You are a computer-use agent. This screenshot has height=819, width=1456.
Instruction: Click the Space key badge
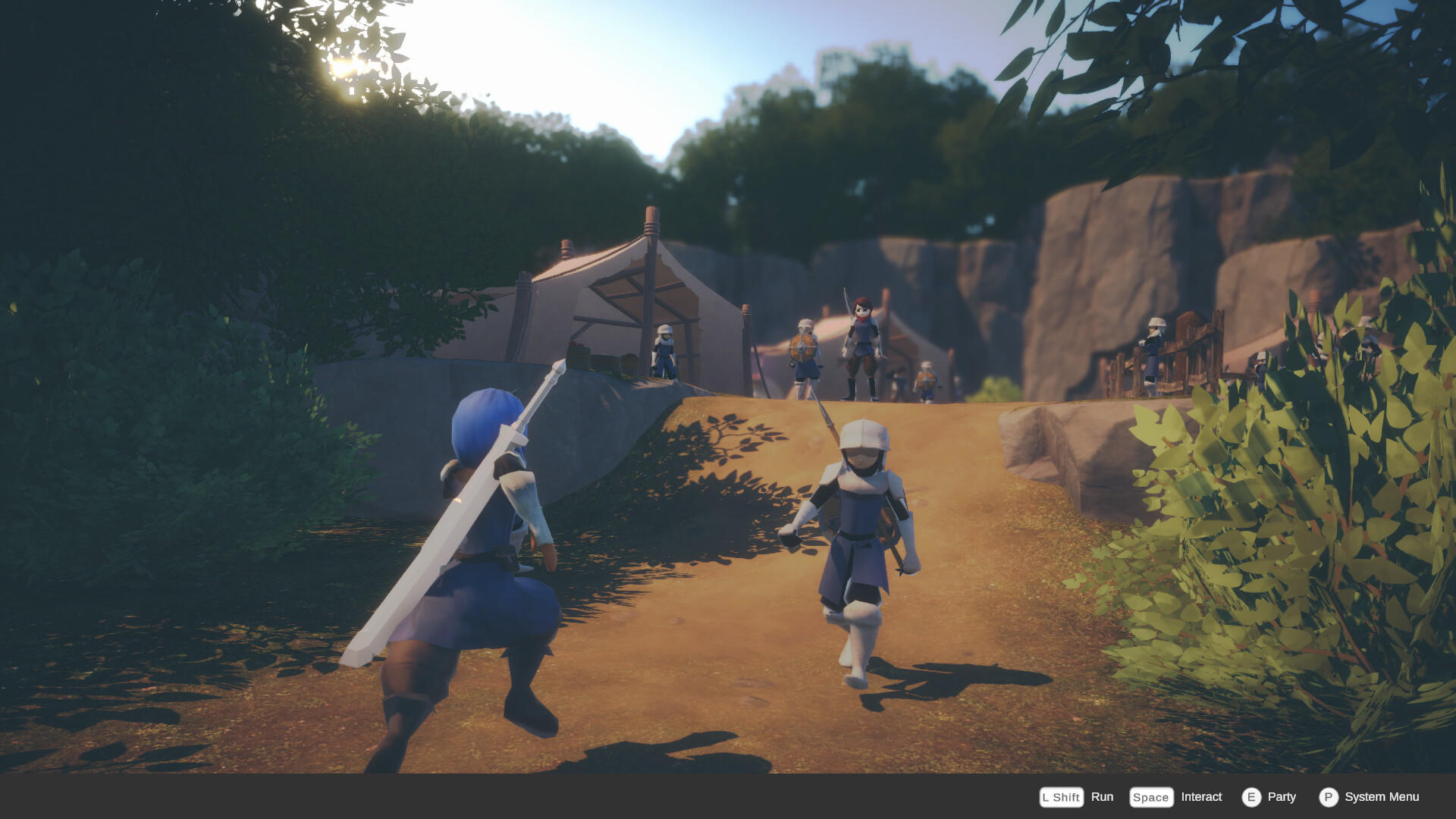pyautogui.click(x=1150, y=797)
